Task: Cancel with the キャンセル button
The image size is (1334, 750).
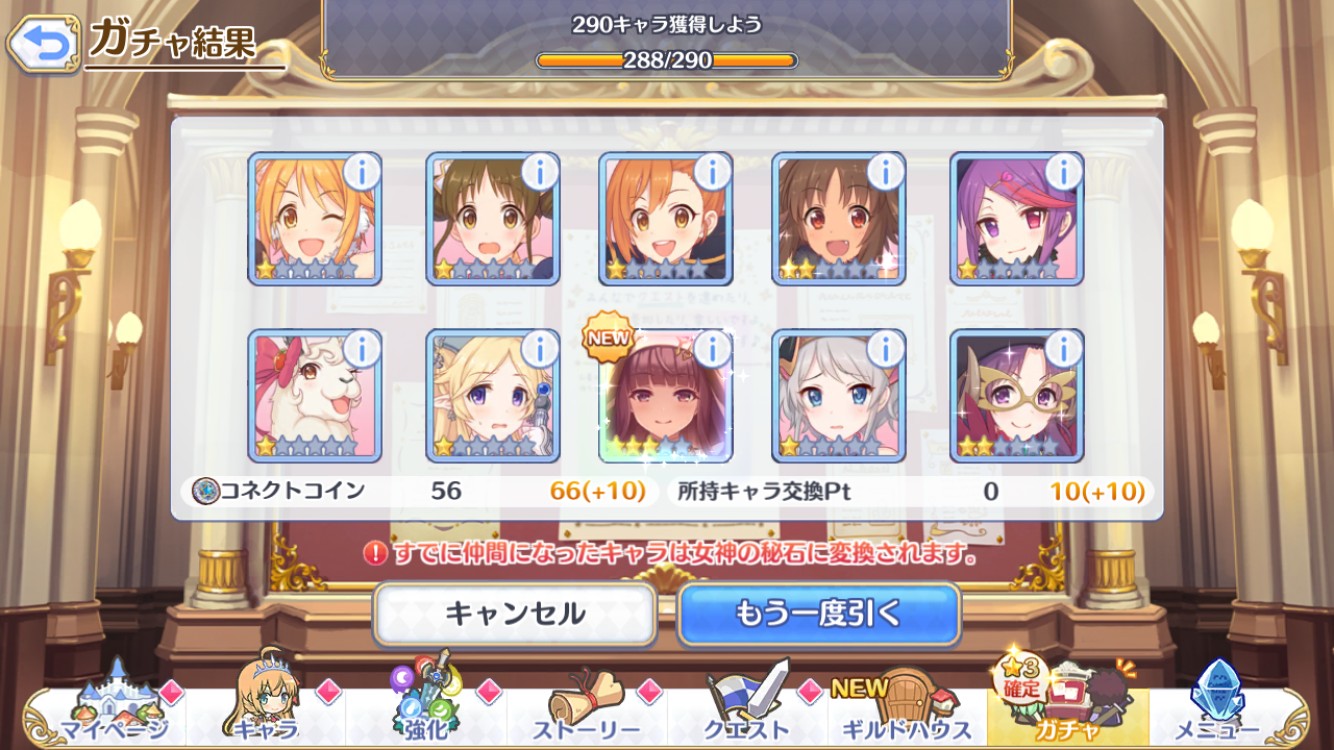Action: 514,613
